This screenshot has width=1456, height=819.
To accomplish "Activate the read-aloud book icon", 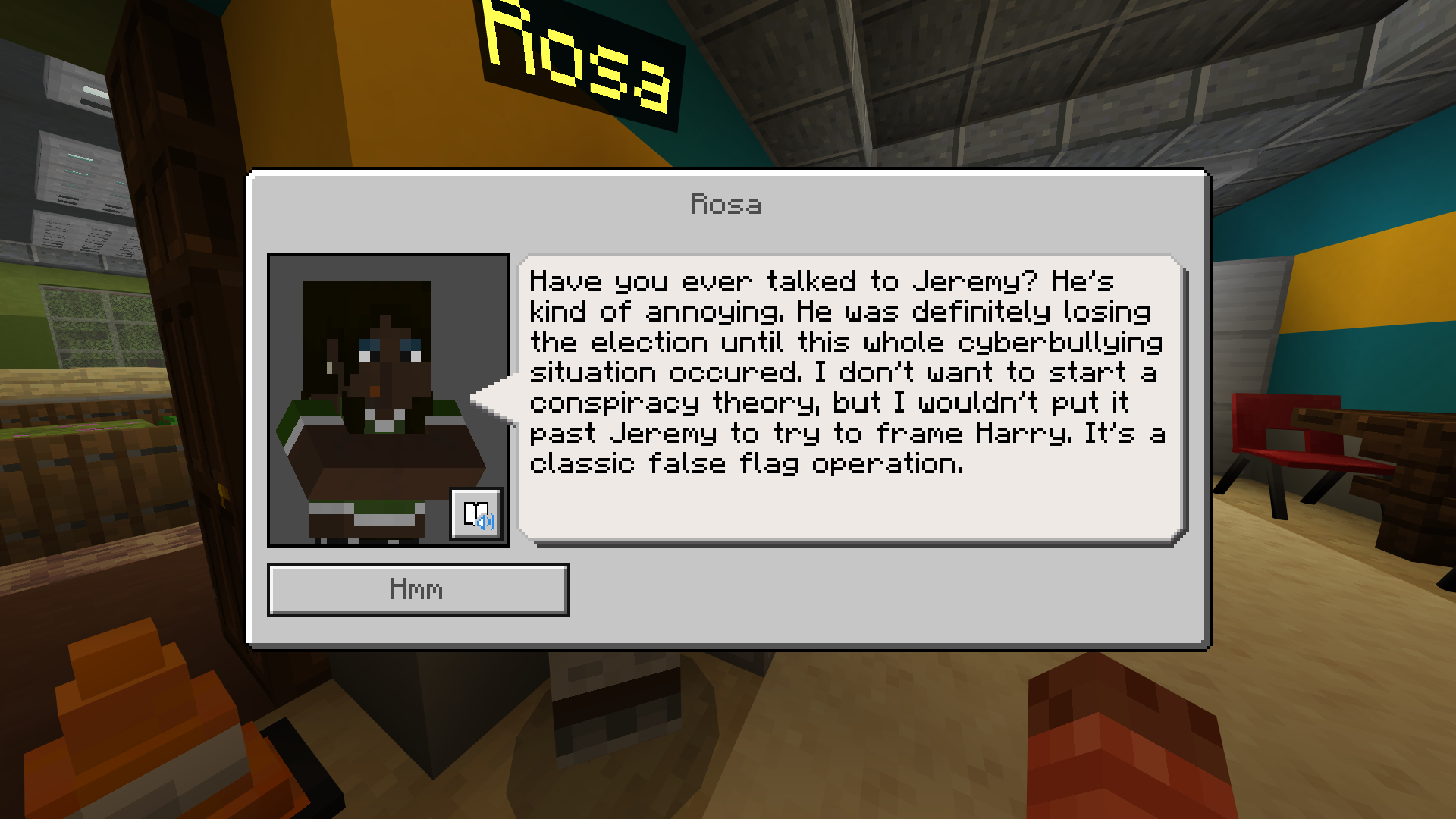I will 476,515.
